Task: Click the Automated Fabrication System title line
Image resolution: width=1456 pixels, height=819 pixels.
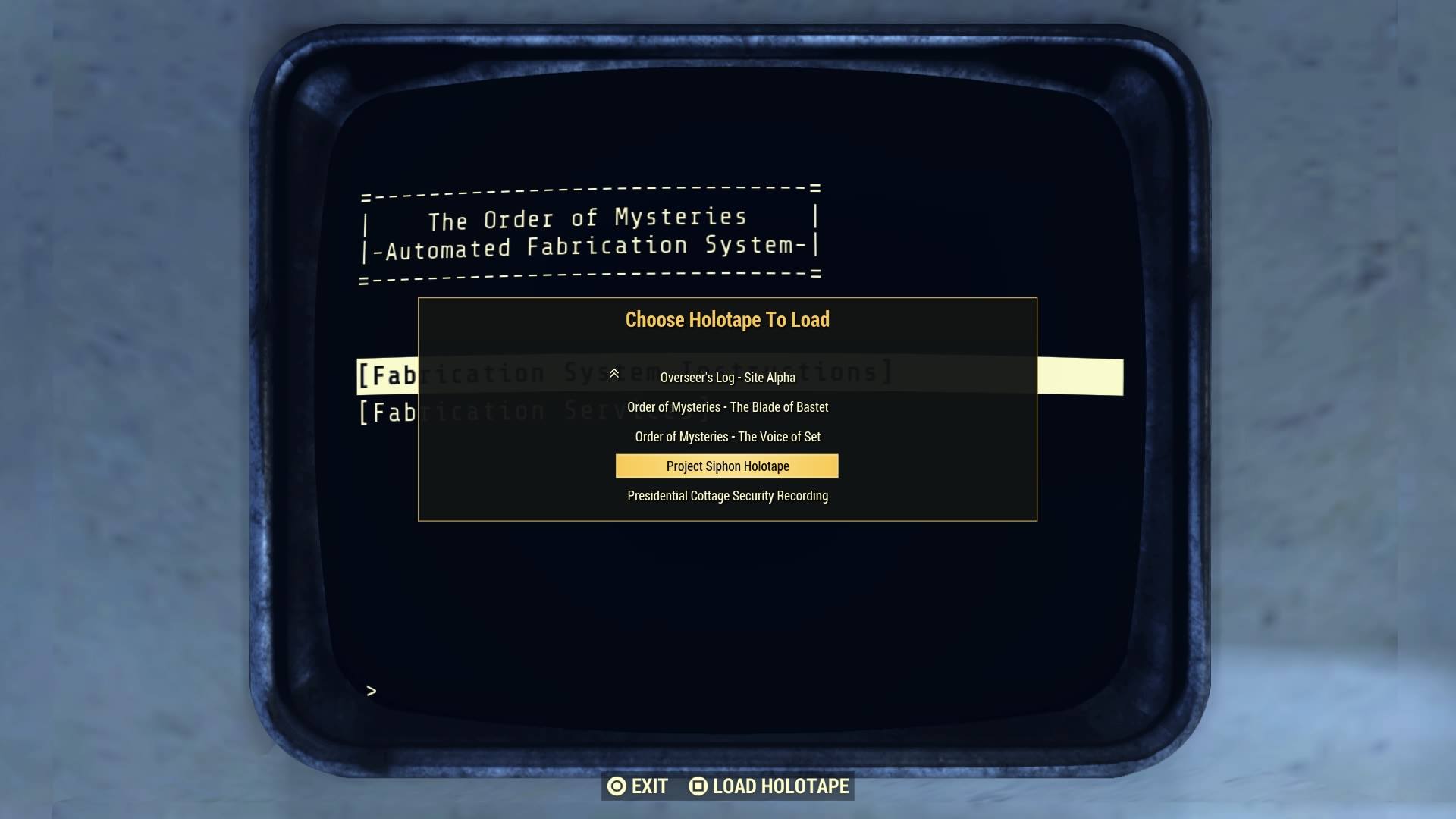Action: click(588, 246)
